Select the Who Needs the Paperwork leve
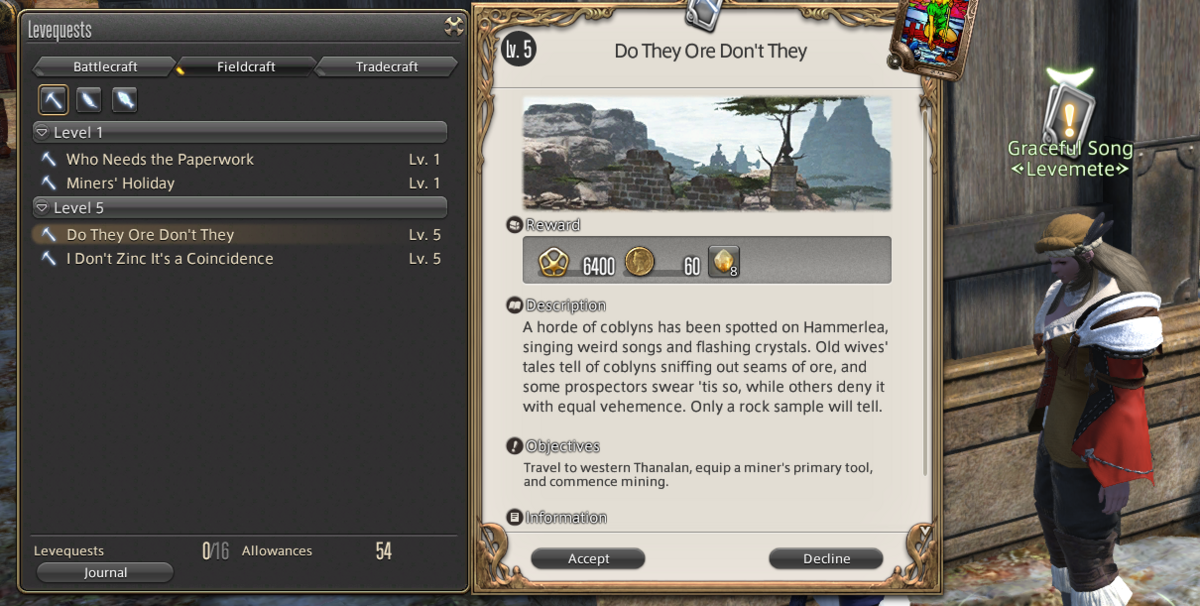1200x606 pixels. [160, 159]
